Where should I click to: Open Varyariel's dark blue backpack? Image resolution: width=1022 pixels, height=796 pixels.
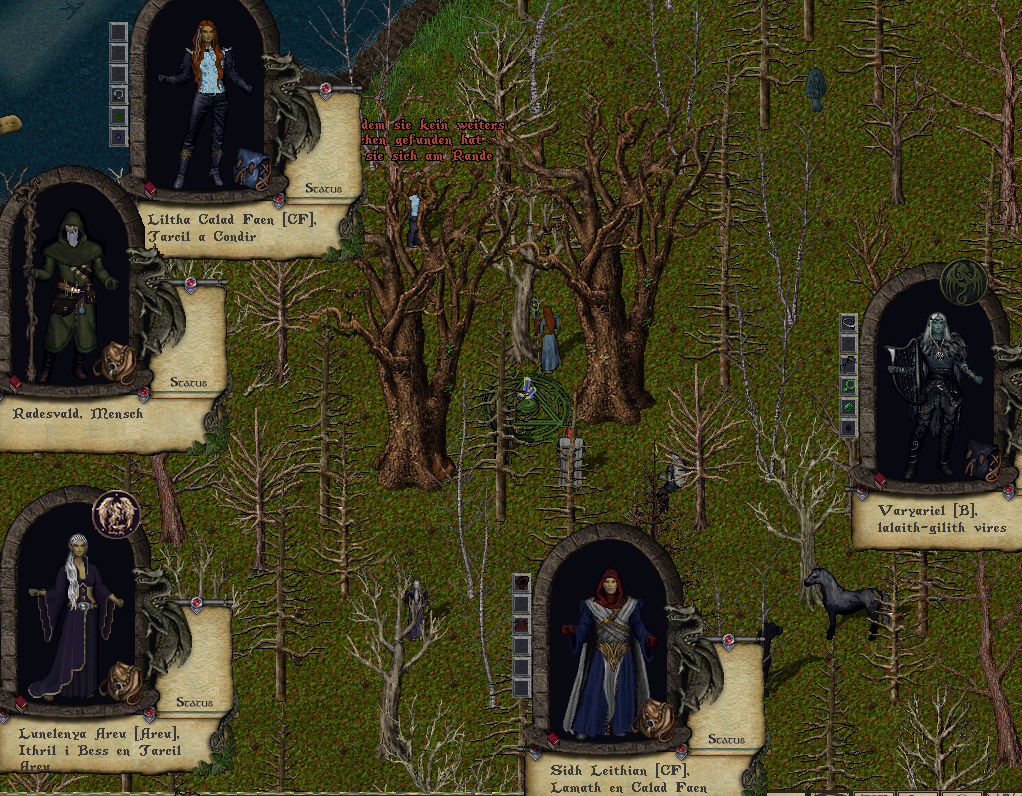tap(980, 460)
